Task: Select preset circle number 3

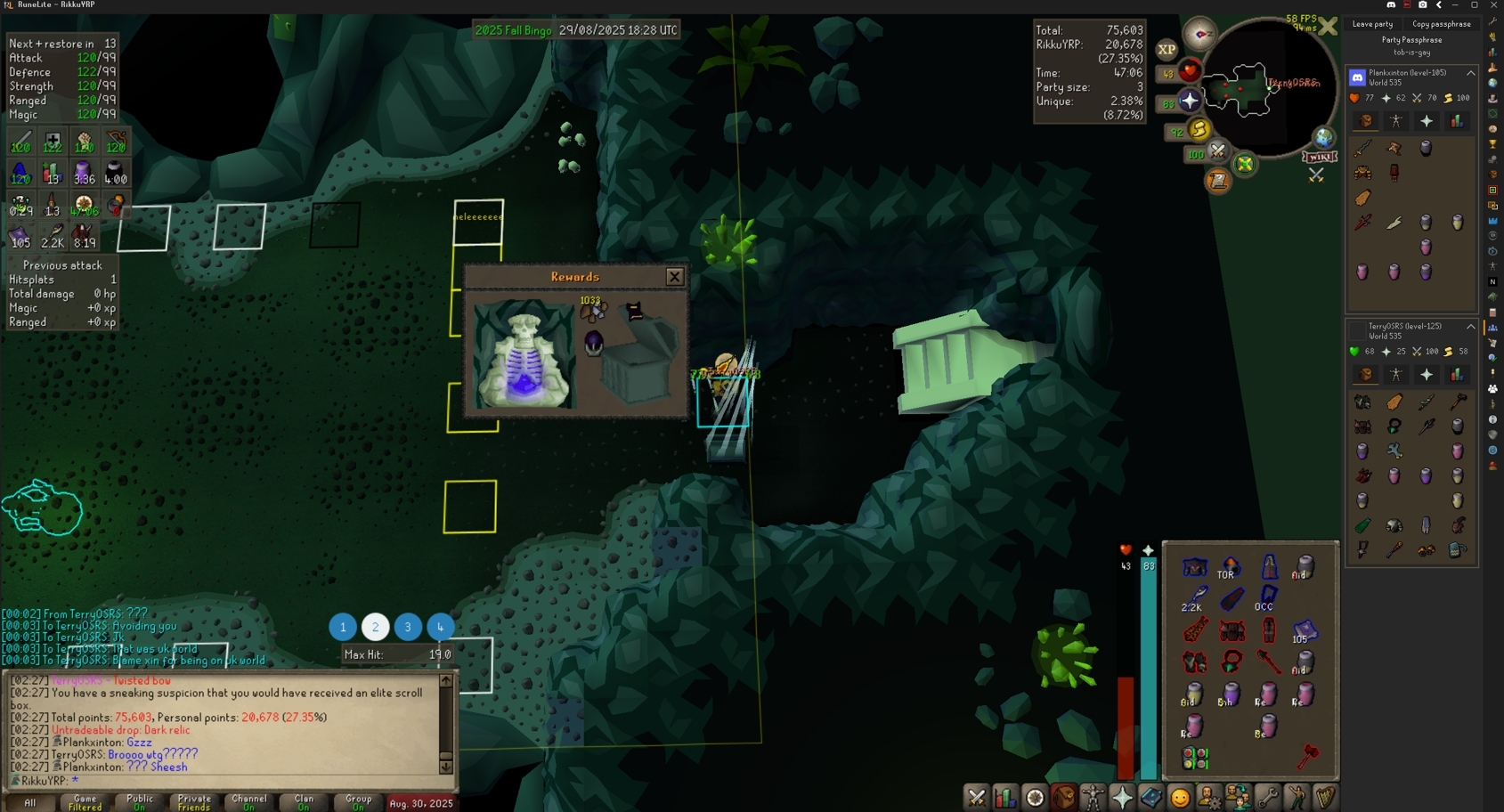Action: point(408,627)
